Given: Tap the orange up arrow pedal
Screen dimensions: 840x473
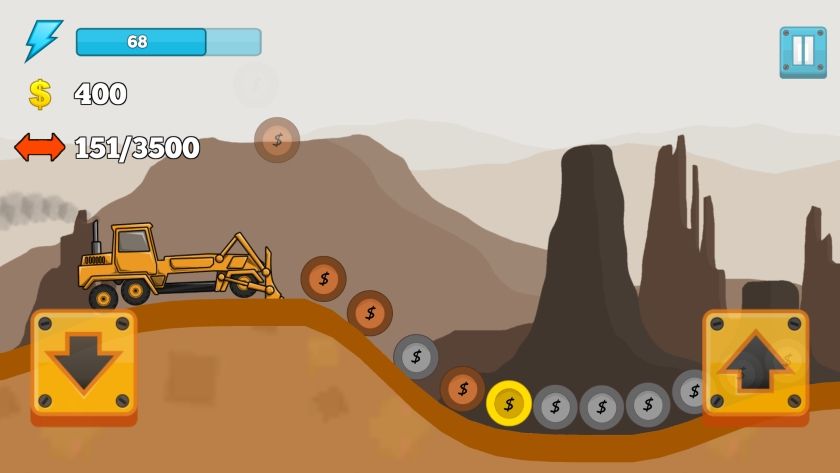Looking at the screenshot, I should pyautogui.click(x=755, y=364).
